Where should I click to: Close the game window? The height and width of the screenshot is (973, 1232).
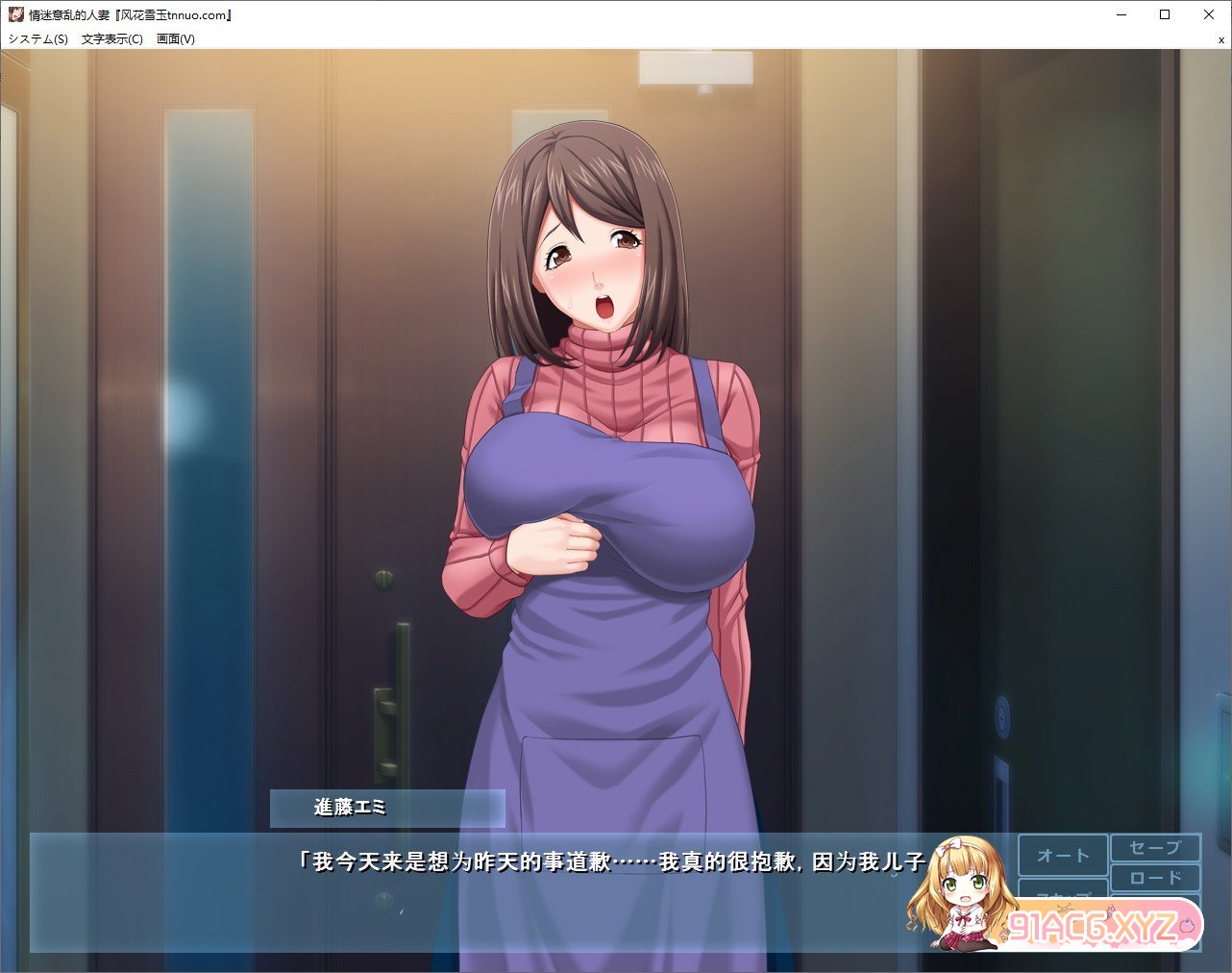[x=1208, y=14]
